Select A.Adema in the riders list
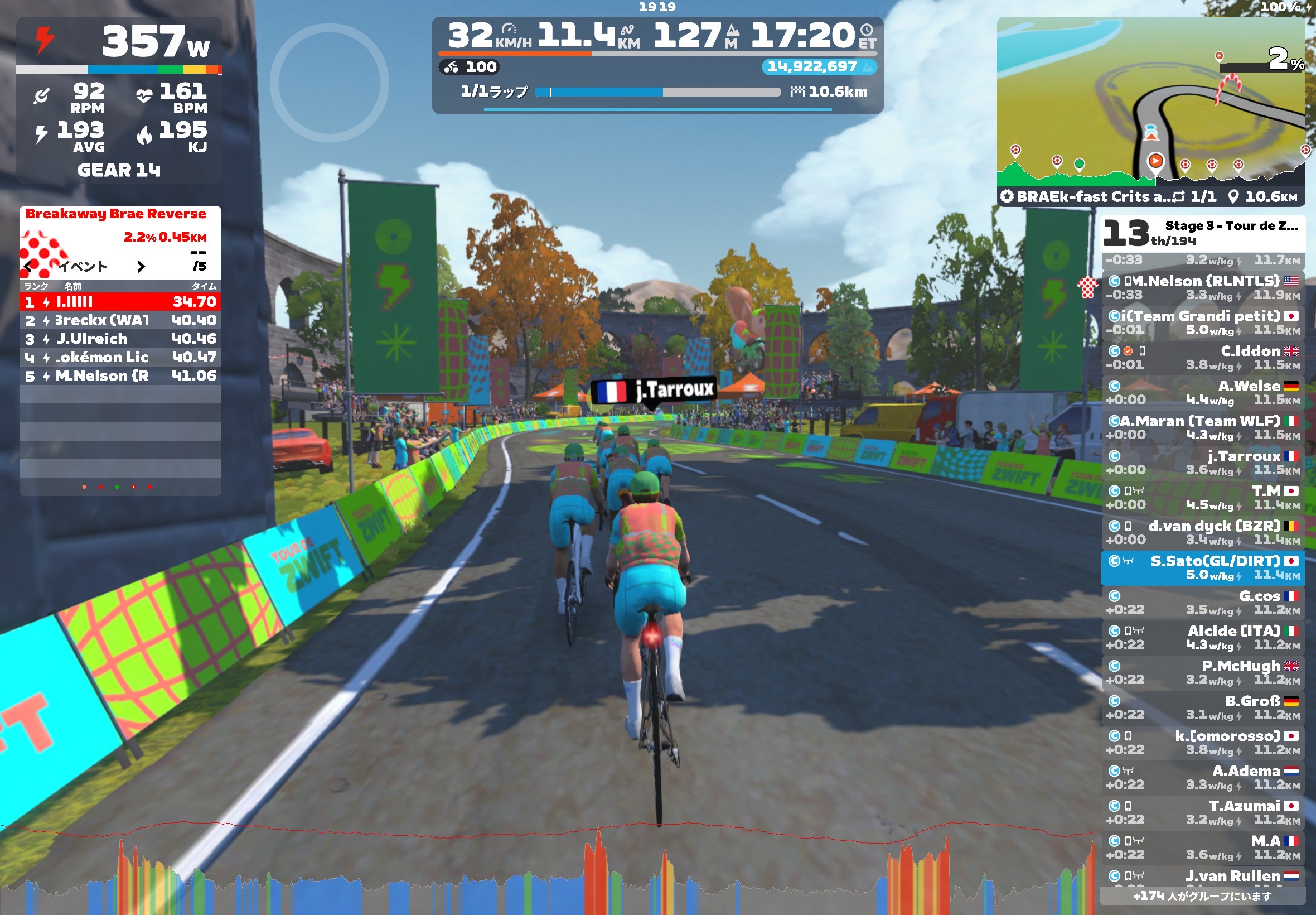This screenshot has height=915, width=1316. [1203, 777]
